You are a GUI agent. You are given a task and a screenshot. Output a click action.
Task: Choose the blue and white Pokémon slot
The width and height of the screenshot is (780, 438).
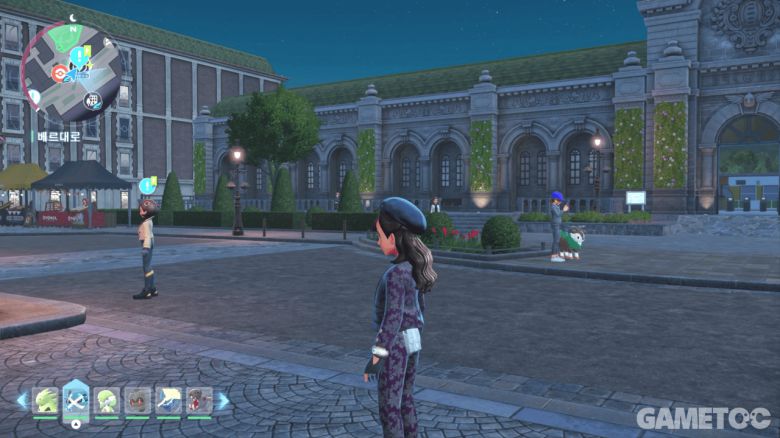coord(169,401)
